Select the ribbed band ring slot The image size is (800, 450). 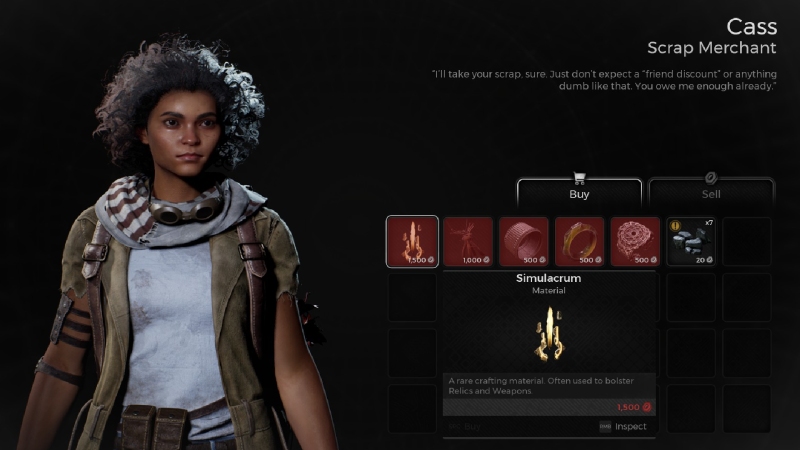coord(524,242)
